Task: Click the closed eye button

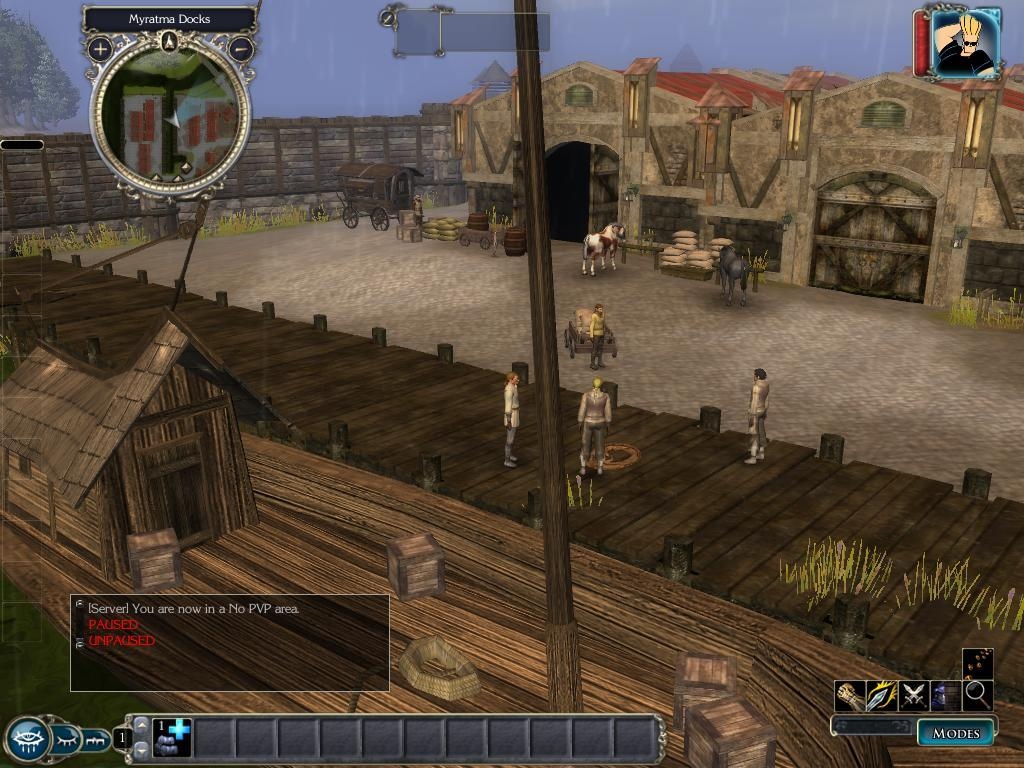Action: [x=65, y=740]
